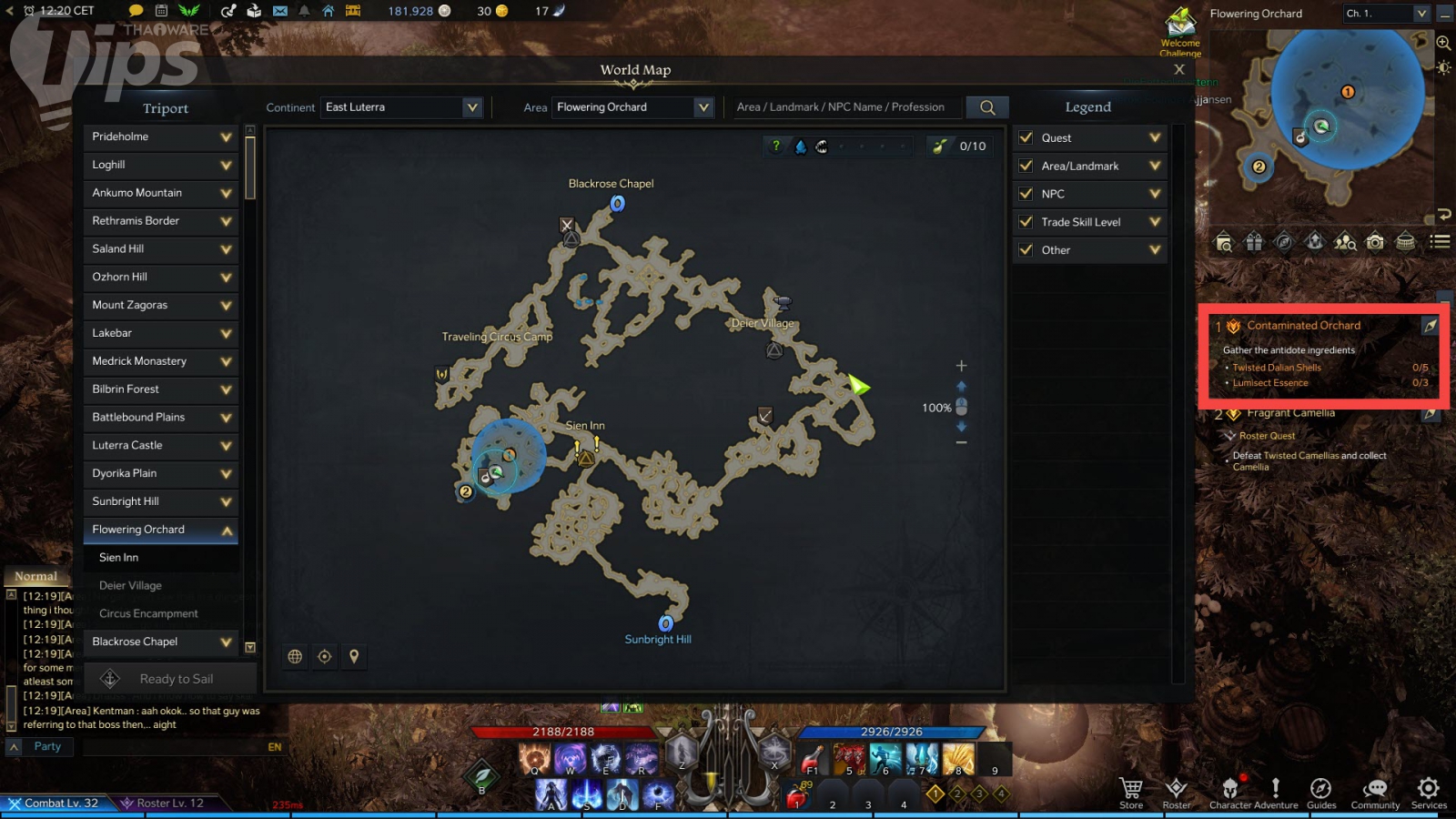The image size is (1456, 819).
Task: Uncheck the NPC legend filter
Action: click(x=1026, y=194)
